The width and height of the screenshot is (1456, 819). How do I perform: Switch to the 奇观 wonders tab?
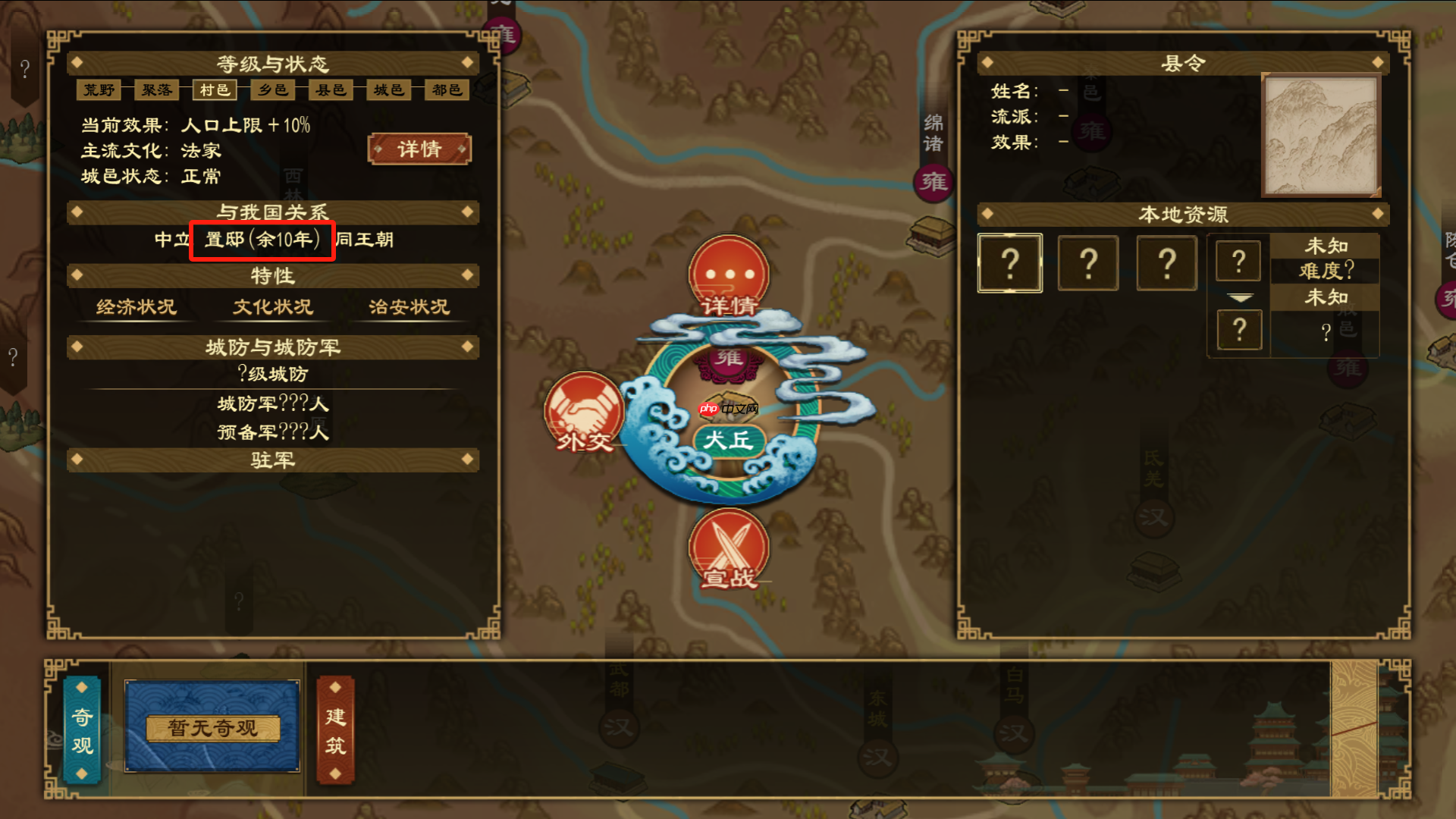coord(83,730)
